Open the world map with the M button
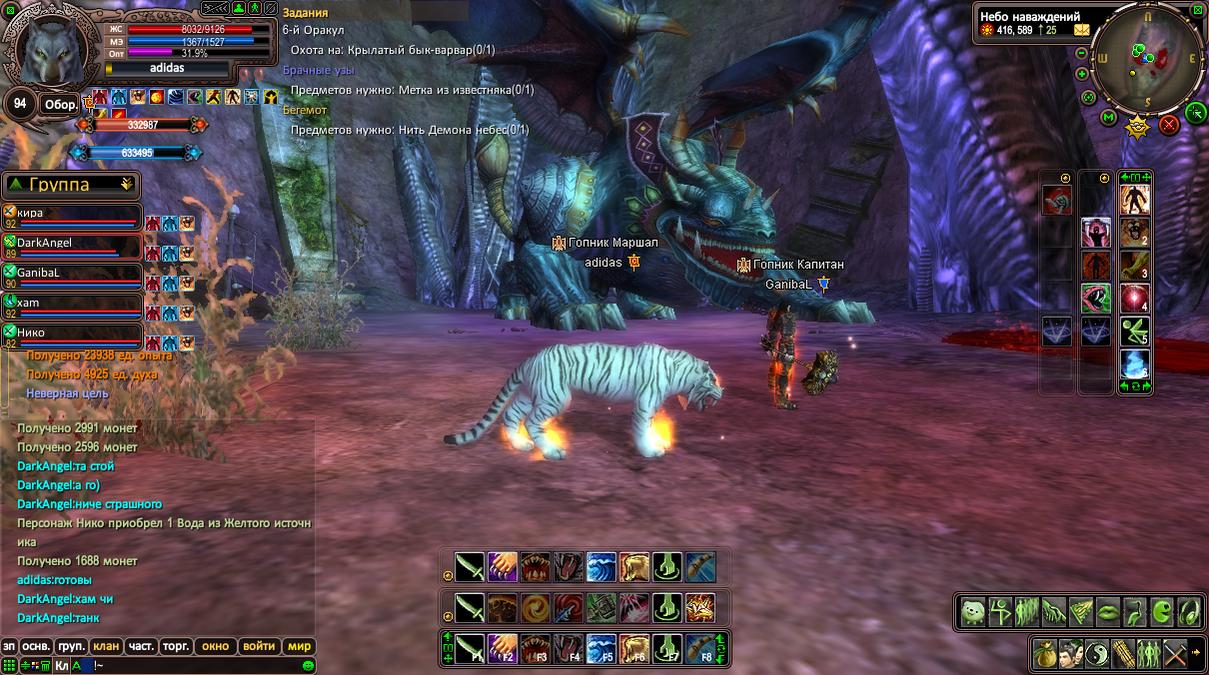Viewport: 1209px width, 675px height. (x=1108, y=118)
